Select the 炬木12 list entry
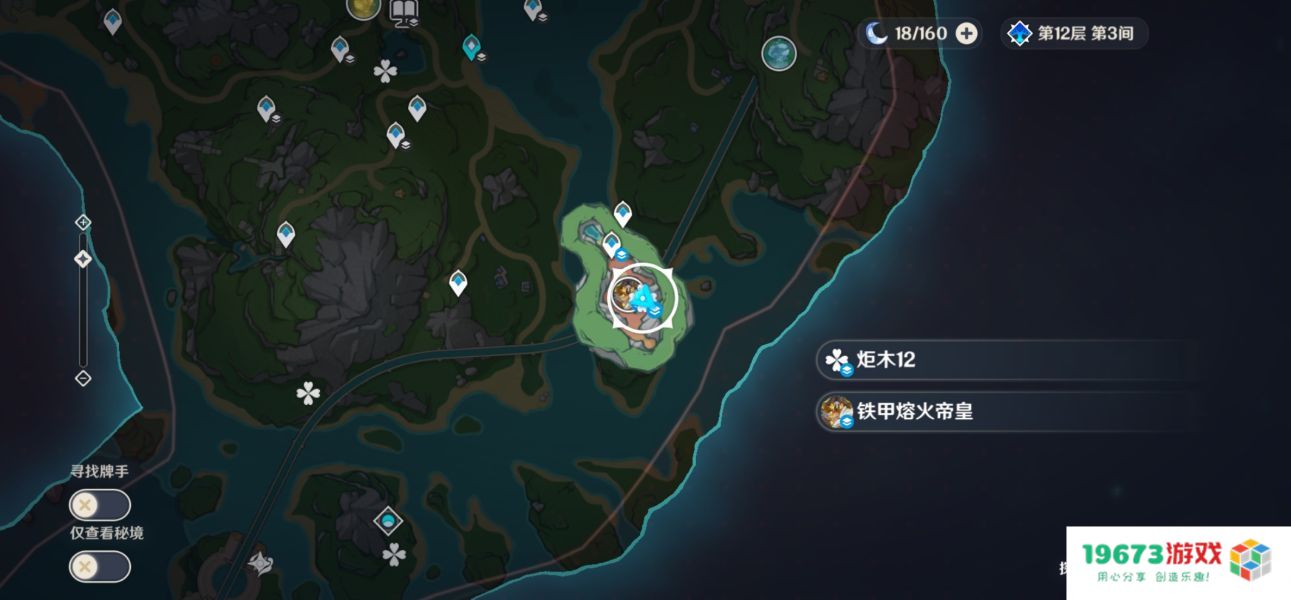1291x600 pixels. [1005, 360]
